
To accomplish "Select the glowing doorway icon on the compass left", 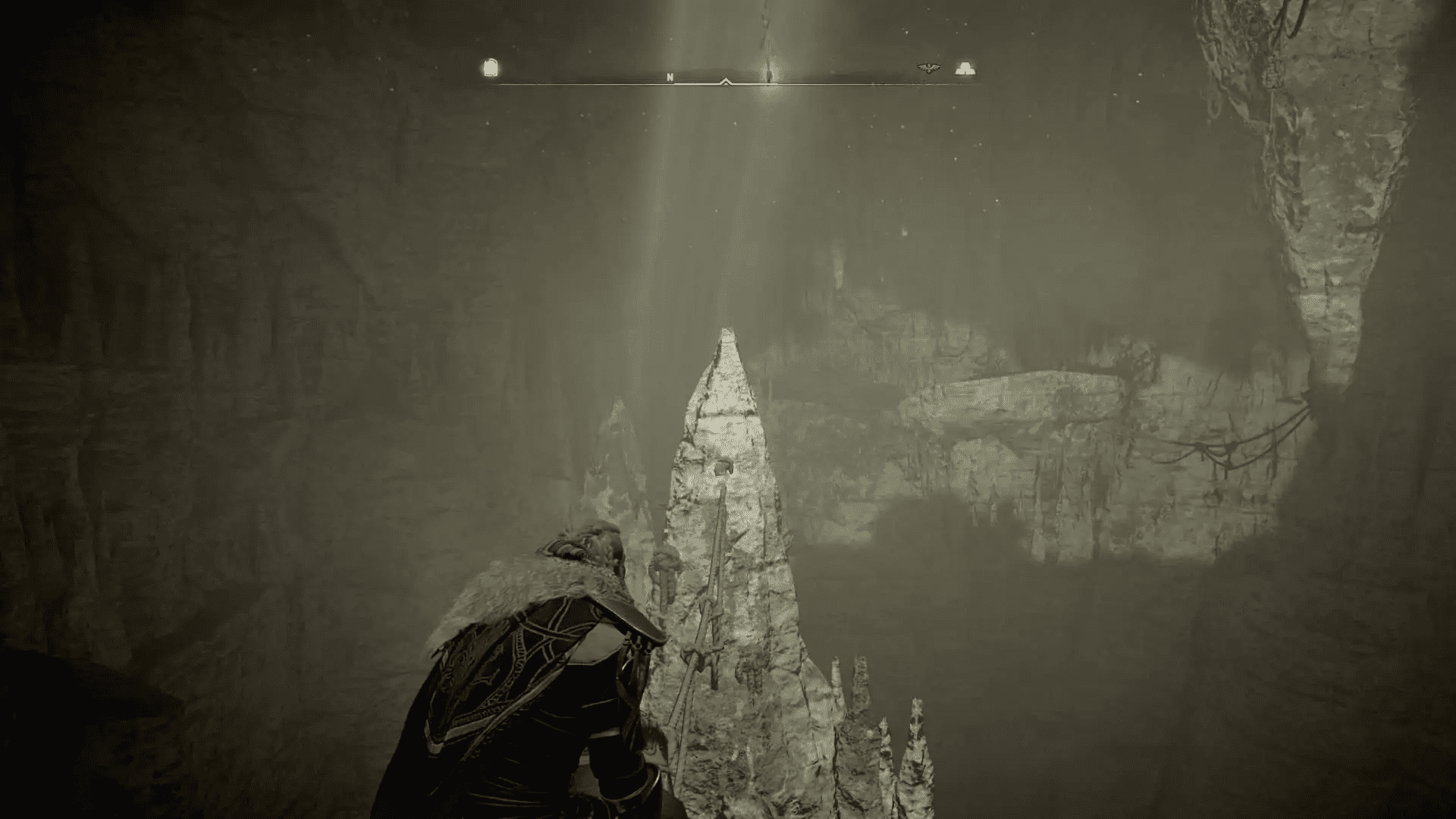I will 489,67.
